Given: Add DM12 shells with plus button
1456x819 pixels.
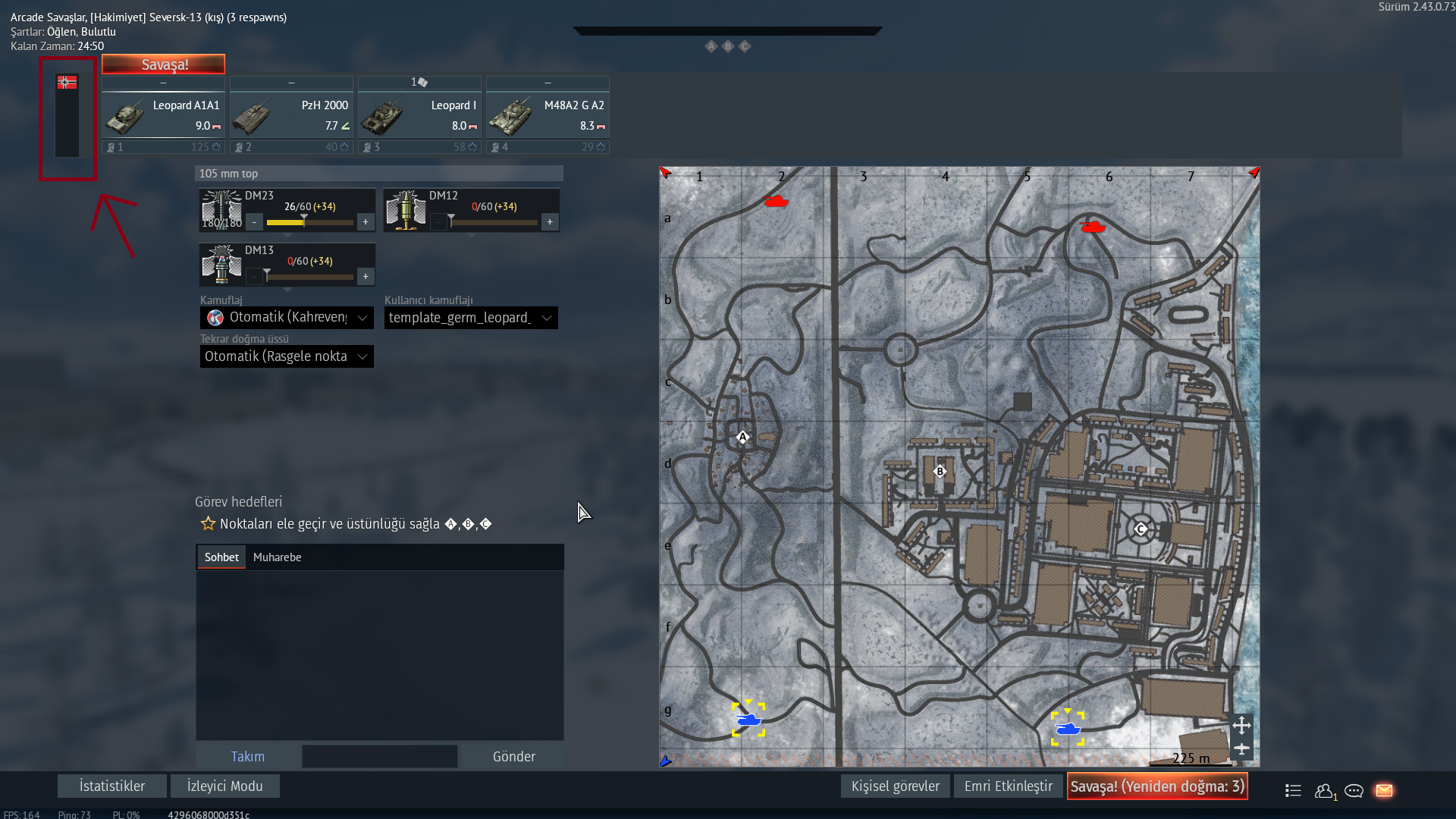Looking at the screenshot, I should [x=550, y=222].
